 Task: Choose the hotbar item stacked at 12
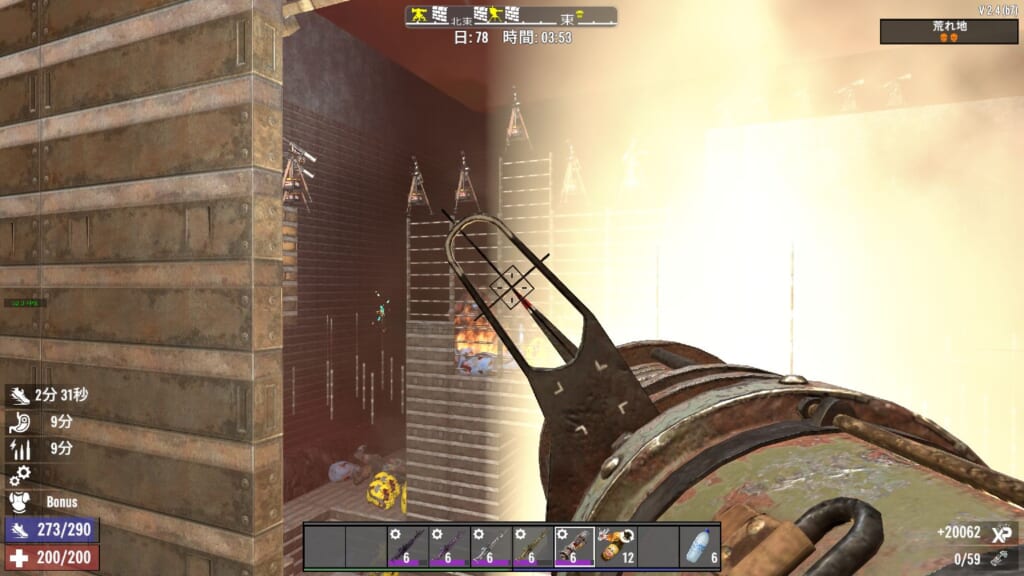pos(616,547)
